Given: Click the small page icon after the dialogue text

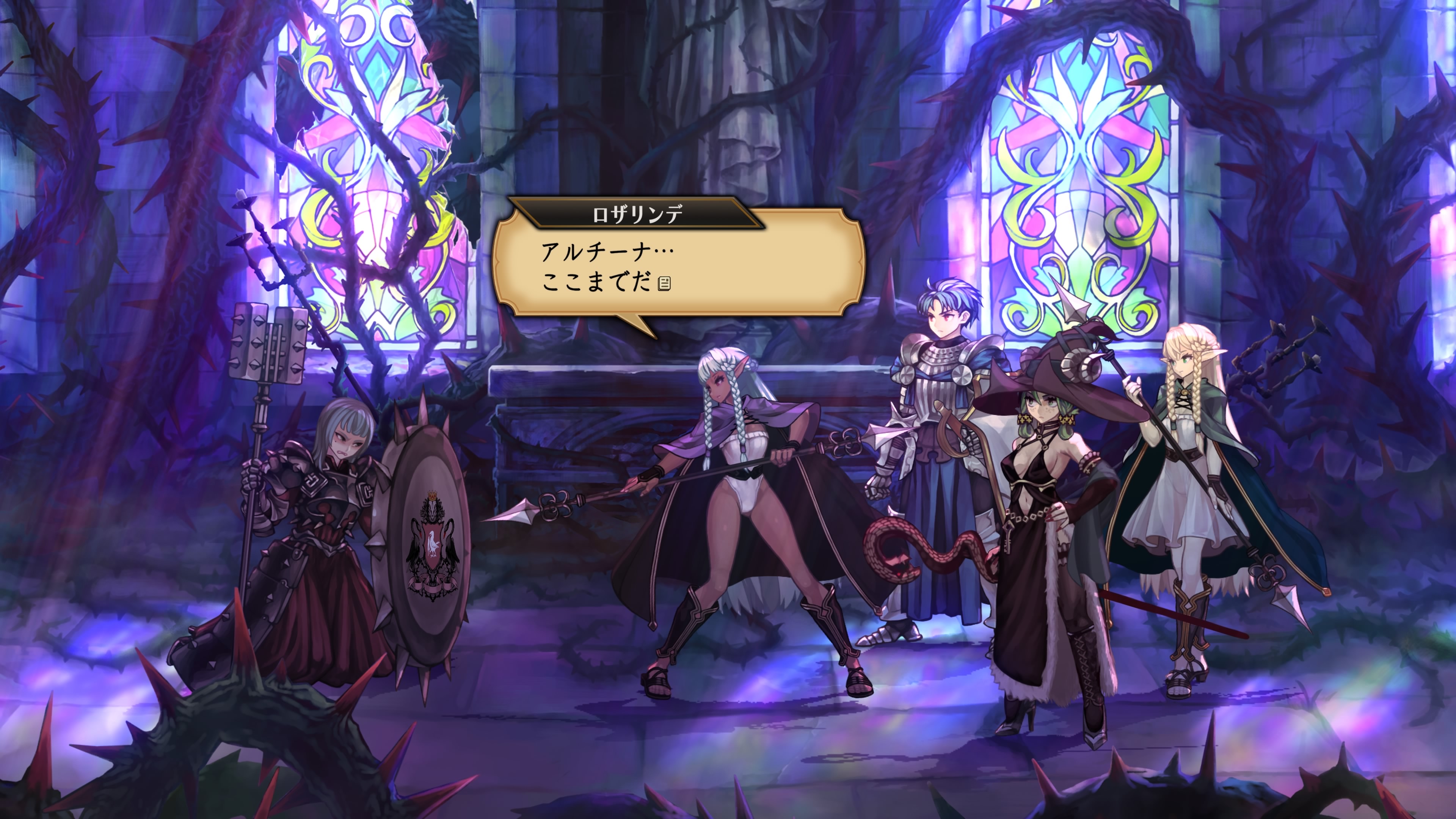Looking at the screenshot, I should pos(665,283).
